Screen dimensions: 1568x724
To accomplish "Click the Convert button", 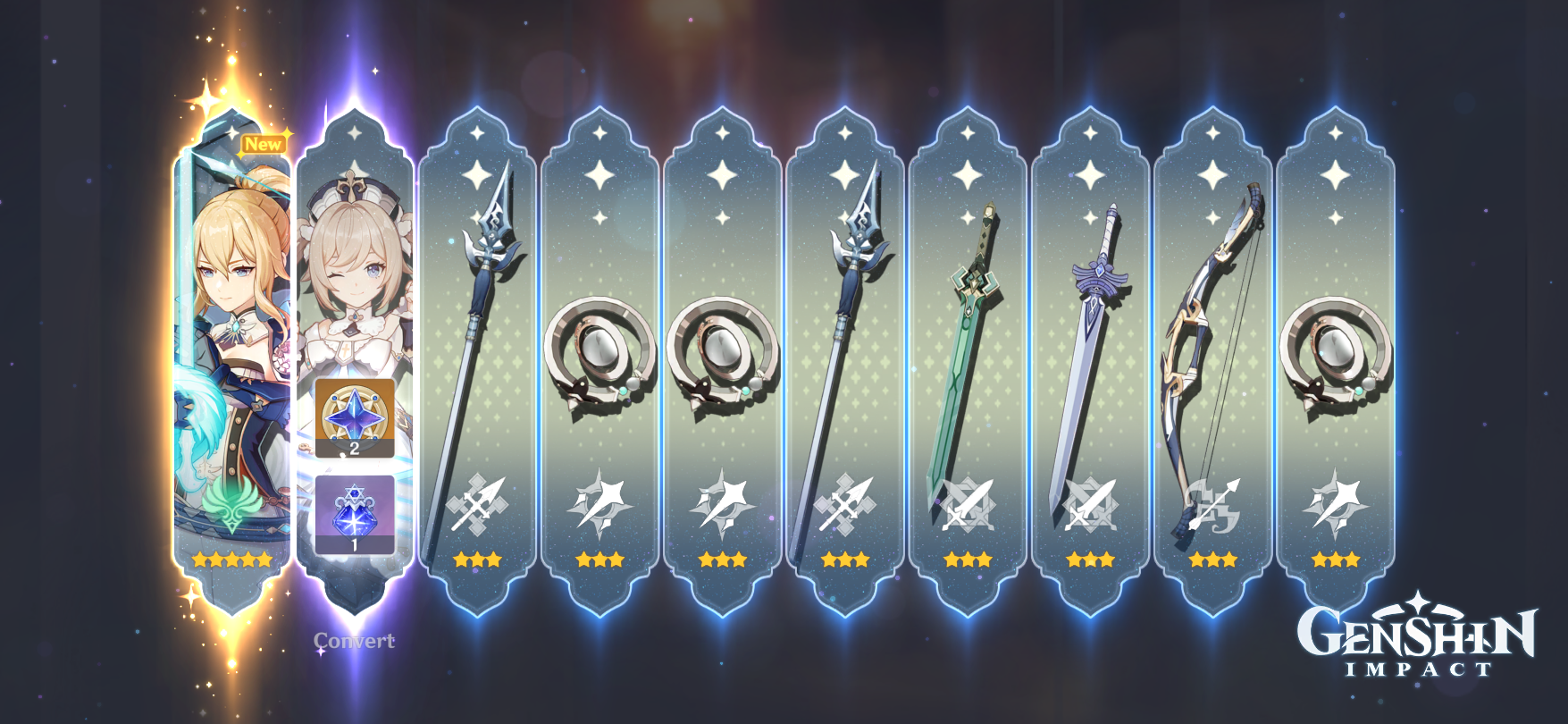I will [354, 640].
